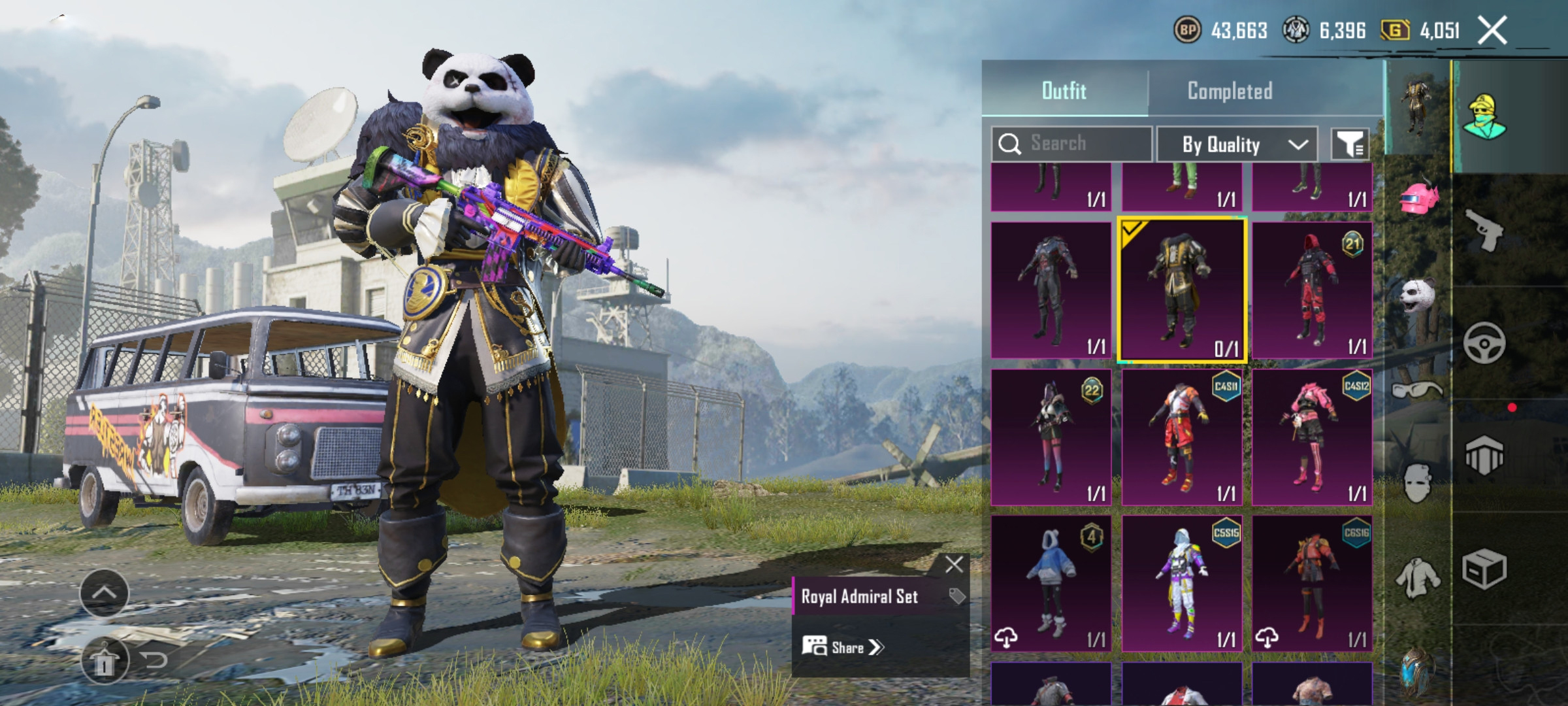Pick the C4S11 red and white outfit

(x=1183, y=437)
